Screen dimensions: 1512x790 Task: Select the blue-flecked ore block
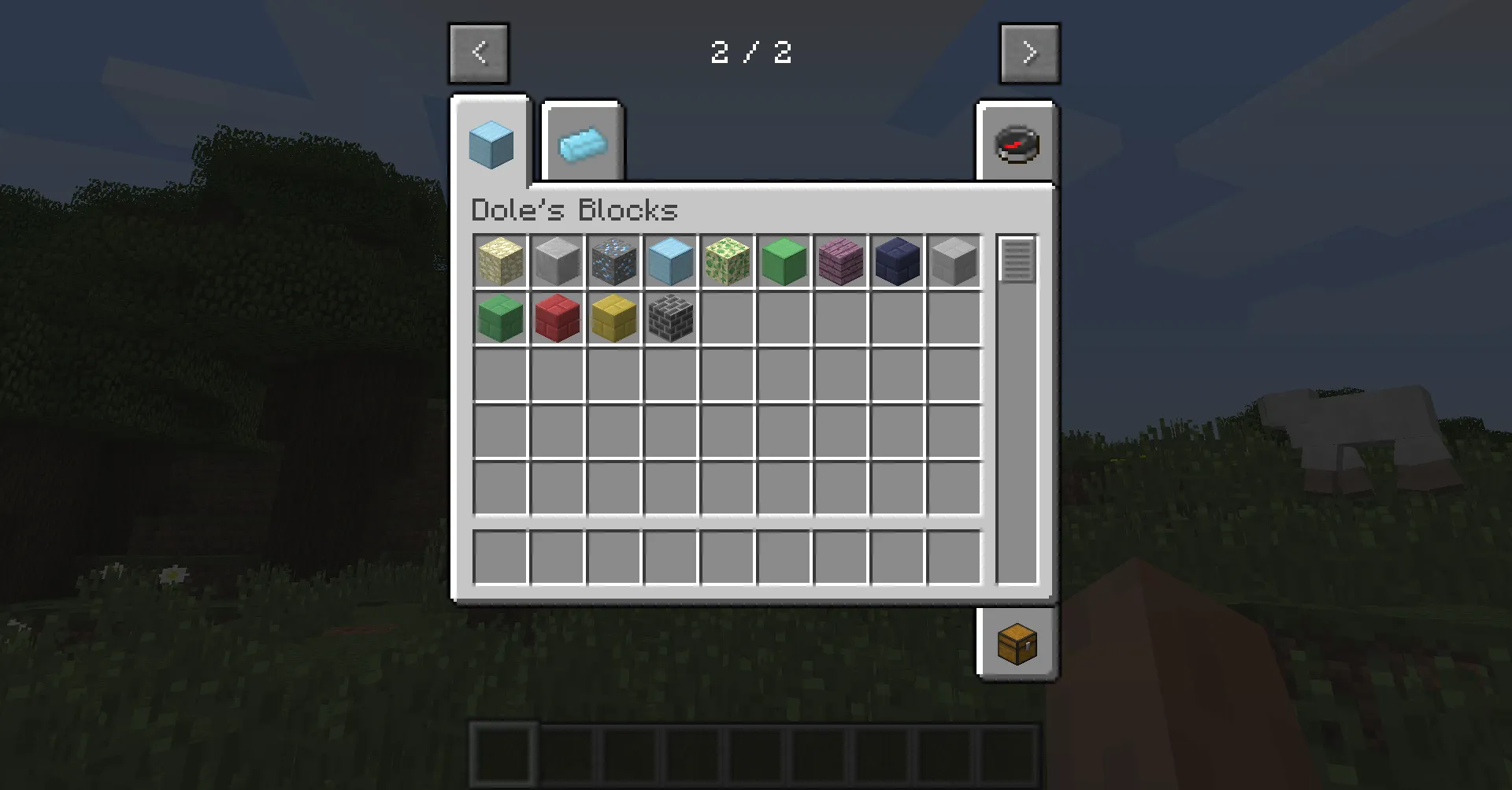(x=613, y=261)
